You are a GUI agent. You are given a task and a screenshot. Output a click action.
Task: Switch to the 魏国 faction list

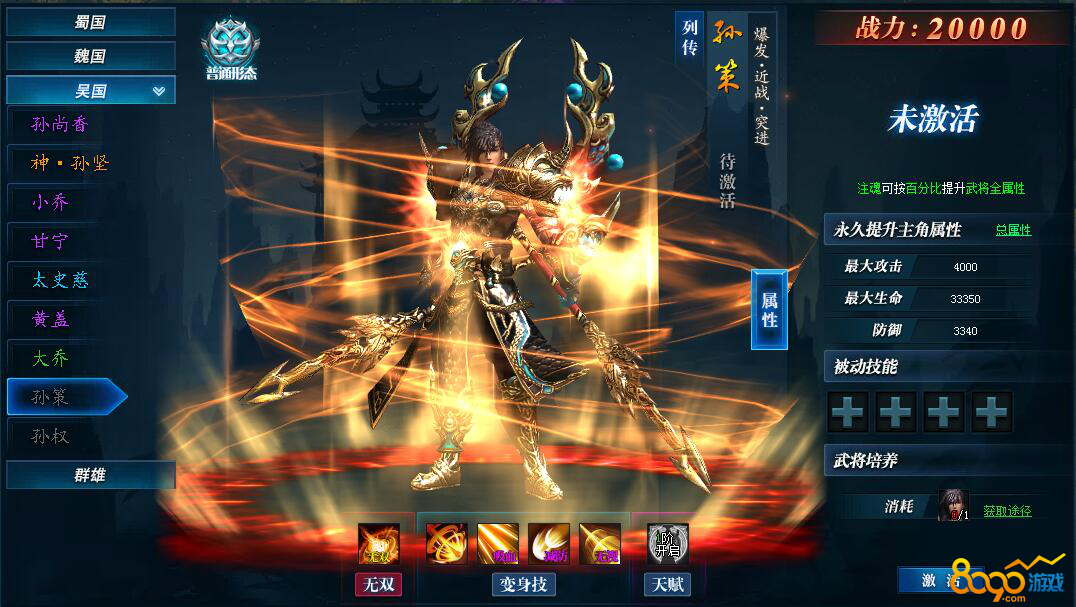click(x=90, y=56)
